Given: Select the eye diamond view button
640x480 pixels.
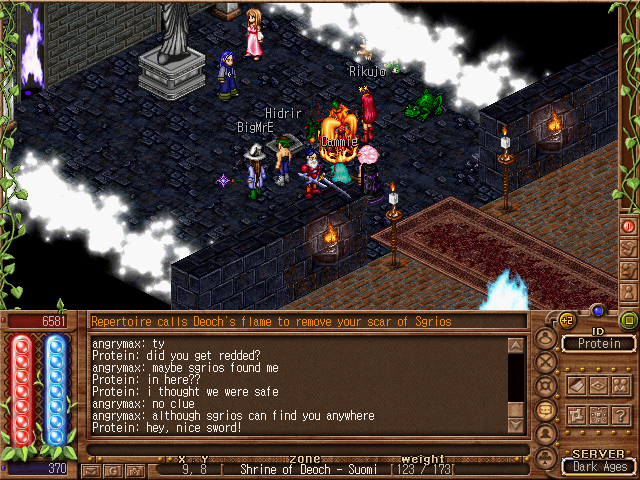Looking at the screenshot, I should point(599,385).
